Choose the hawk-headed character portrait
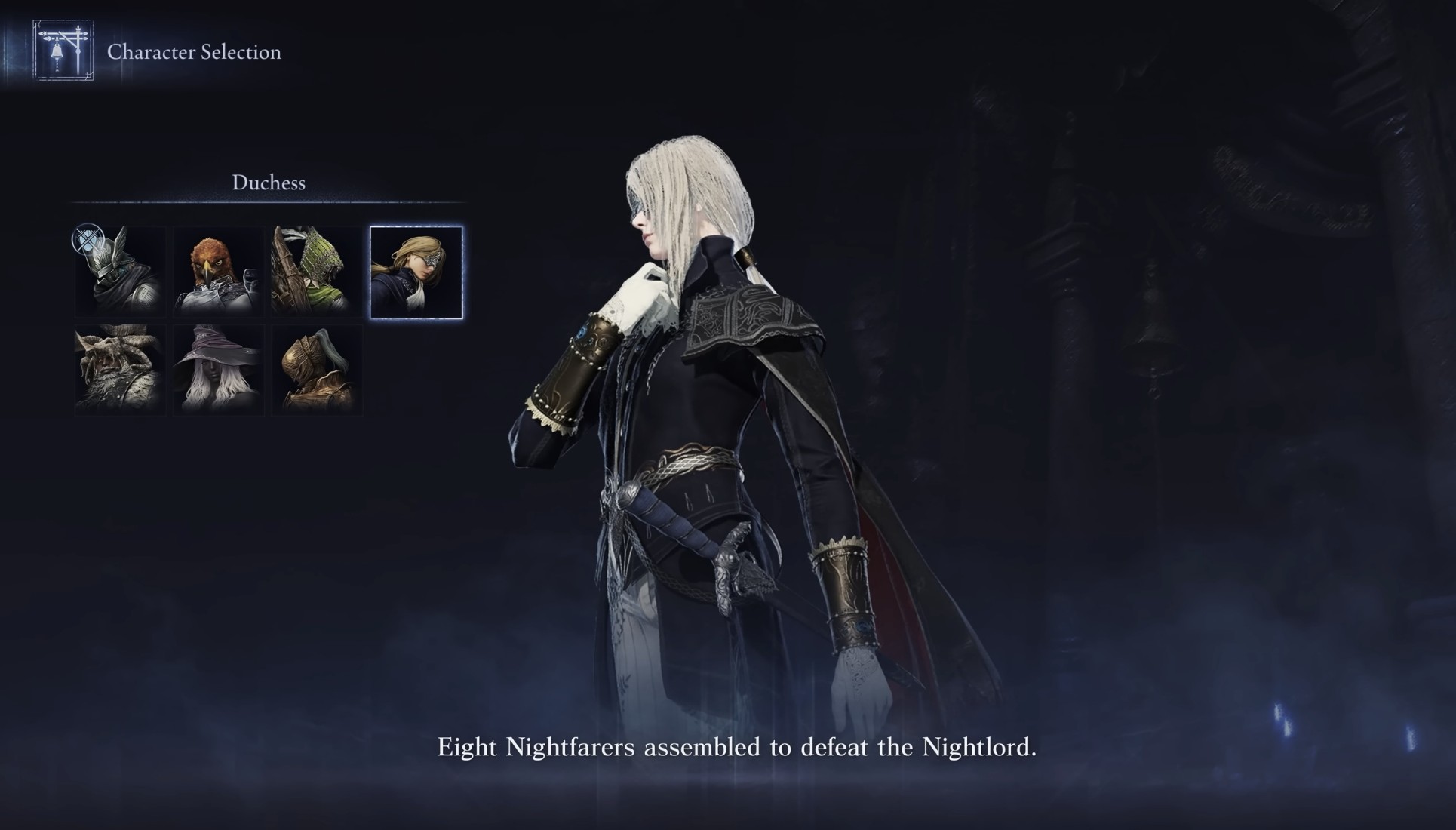Screen dimensions: 1456x830 click(x=219, y=272)
